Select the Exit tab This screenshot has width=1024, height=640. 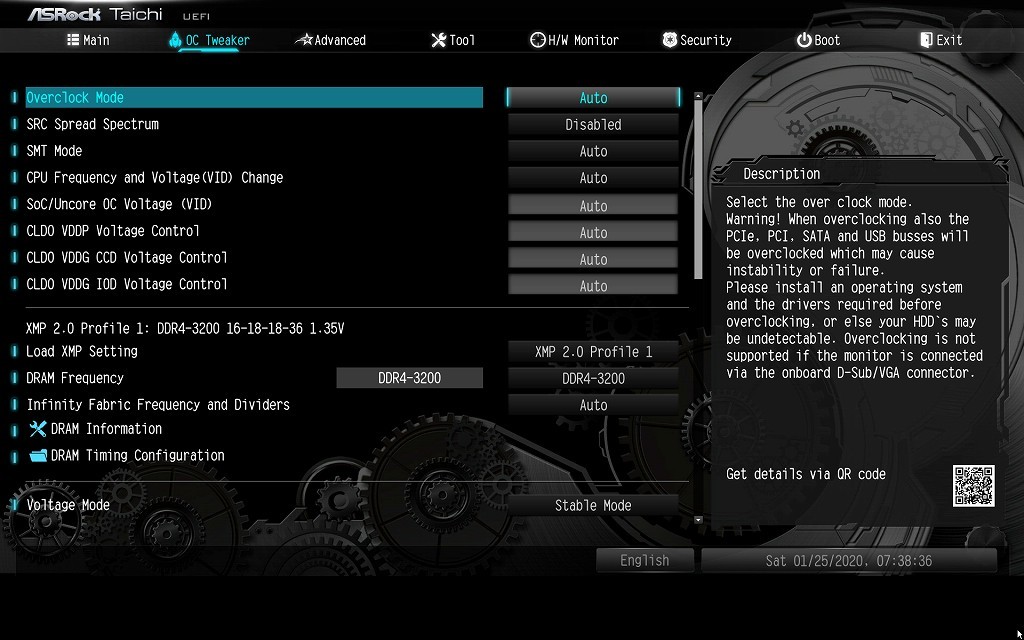pyautogui.click(x=941, y=40)
